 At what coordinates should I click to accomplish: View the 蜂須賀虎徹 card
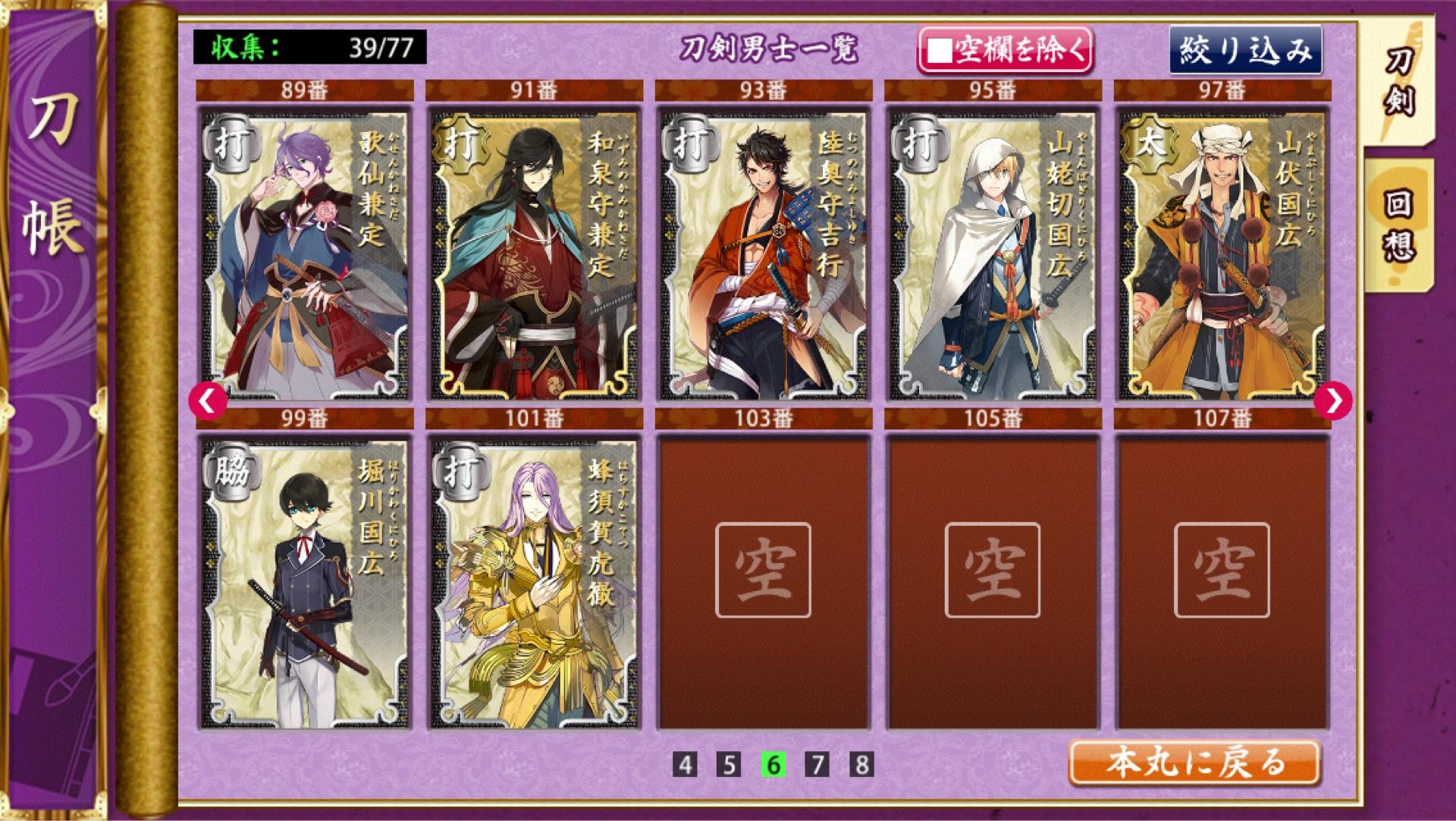[x=534, y=583]
